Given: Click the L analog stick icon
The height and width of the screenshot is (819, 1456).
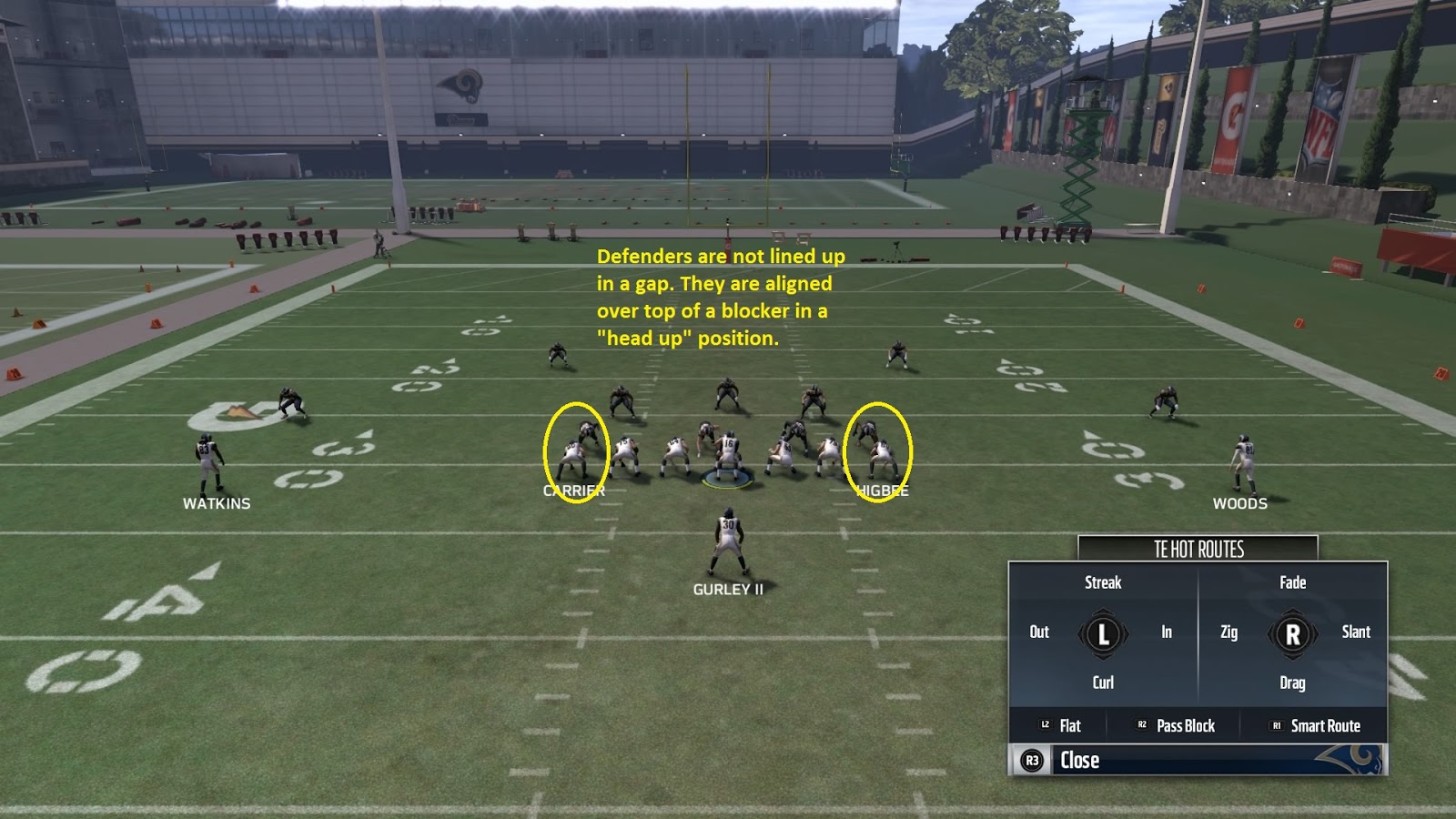Looking at the screenshot, I should (x=1102, y=632).
